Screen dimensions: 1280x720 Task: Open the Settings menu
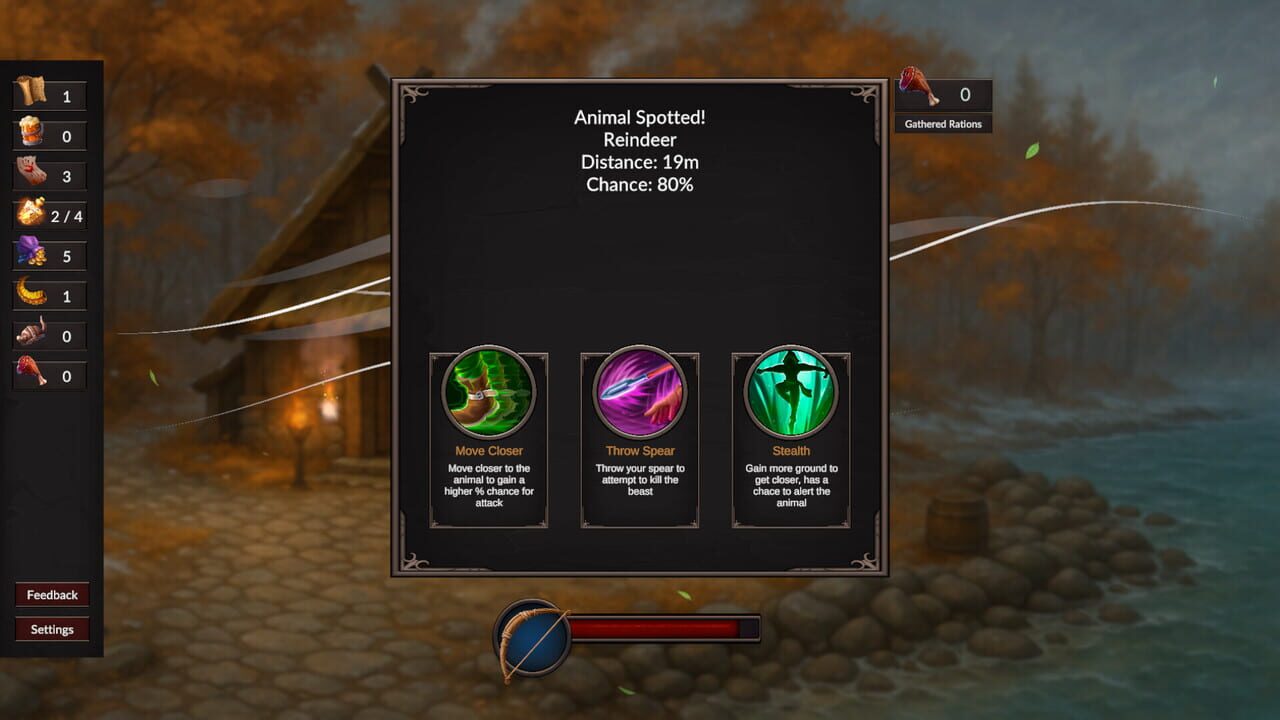pyautogui.click(x=51, y=629)
